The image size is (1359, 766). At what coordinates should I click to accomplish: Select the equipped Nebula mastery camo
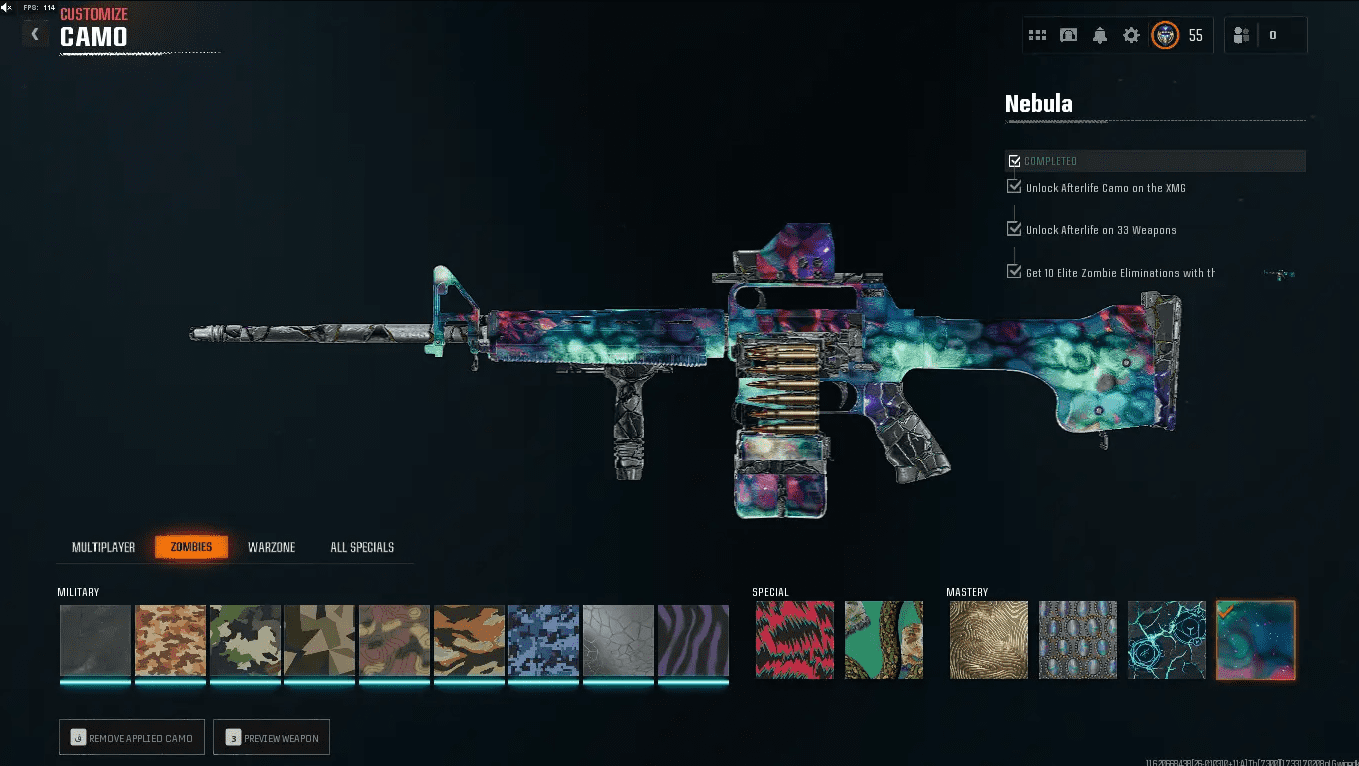click(x=1256, y=640)
